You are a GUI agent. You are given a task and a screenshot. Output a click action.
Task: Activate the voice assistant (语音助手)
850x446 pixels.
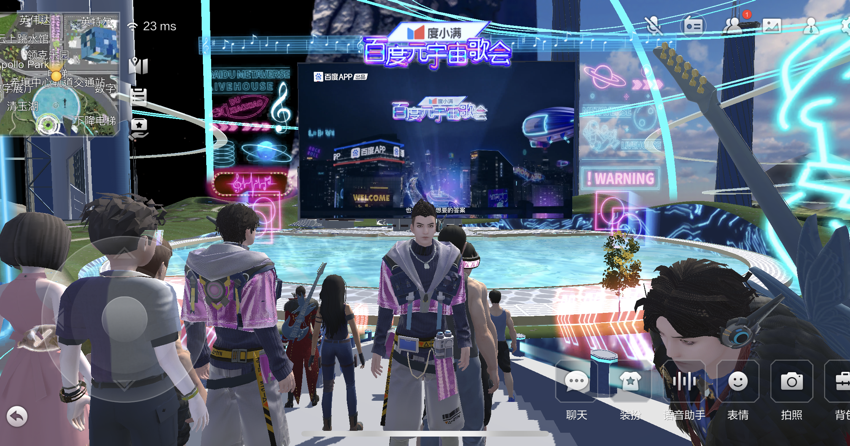pyautogui.click(x=684, y=381)
